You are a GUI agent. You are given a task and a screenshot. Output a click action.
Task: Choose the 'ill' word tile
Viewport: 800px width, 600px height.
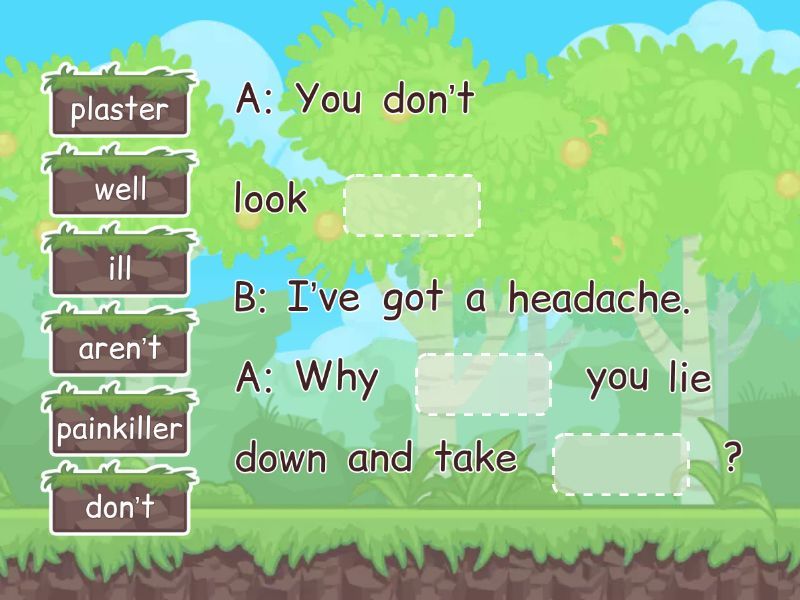[120, 269]
